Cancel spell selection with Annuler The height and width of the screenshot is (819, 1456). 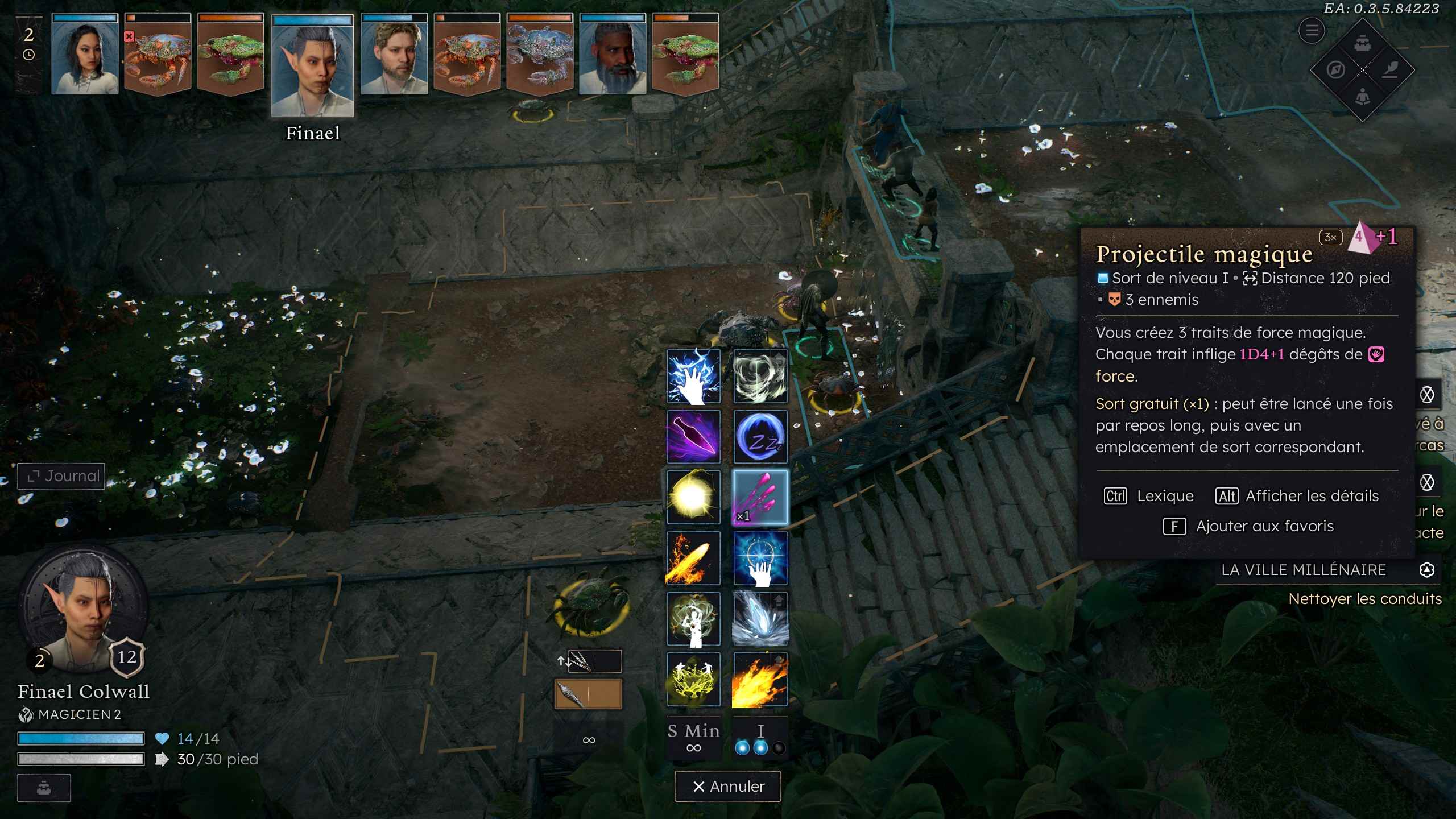(x=727, y=786)
